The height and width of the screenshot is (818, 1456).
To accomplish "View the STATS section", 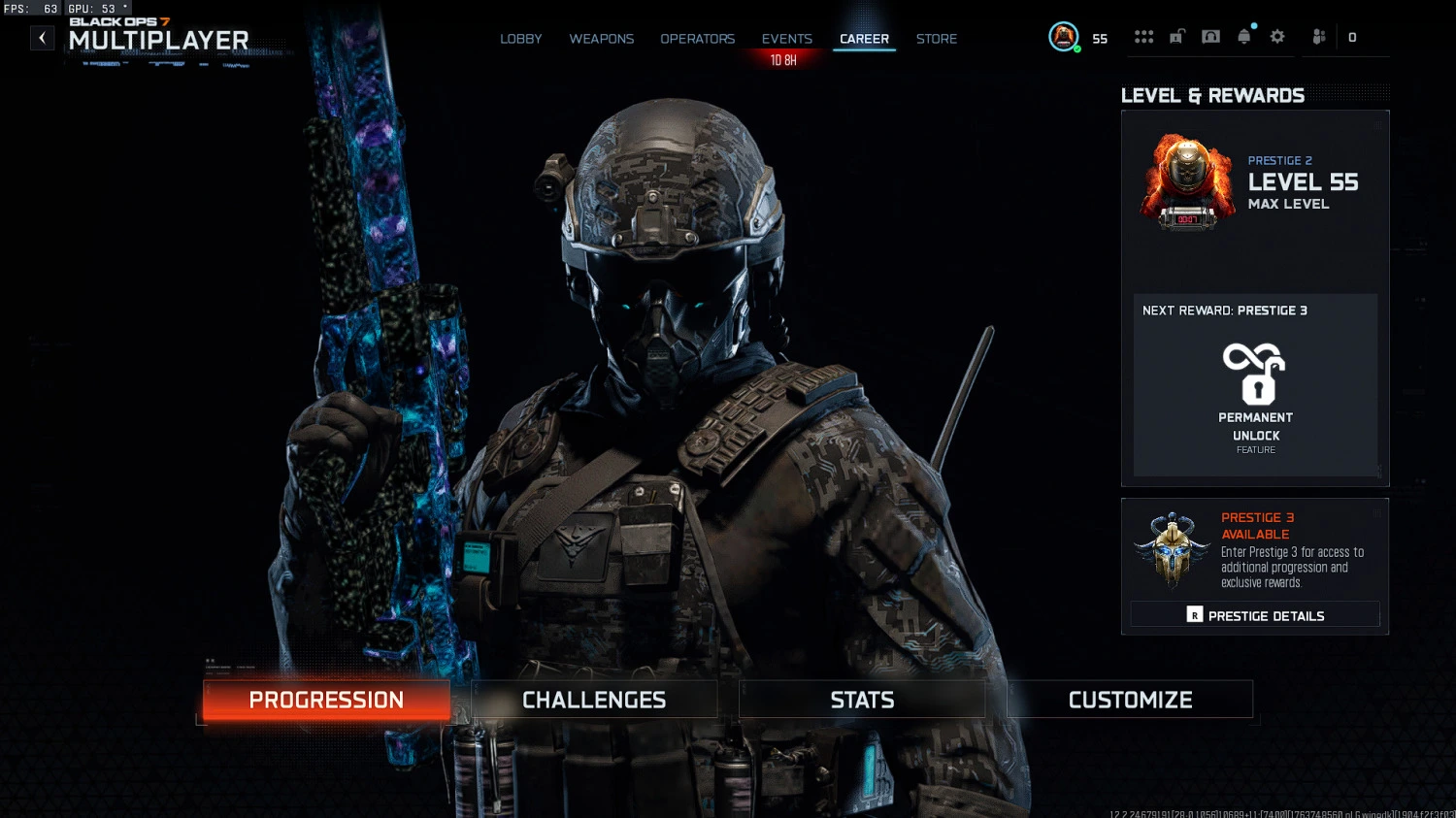I will coord(862,699).
